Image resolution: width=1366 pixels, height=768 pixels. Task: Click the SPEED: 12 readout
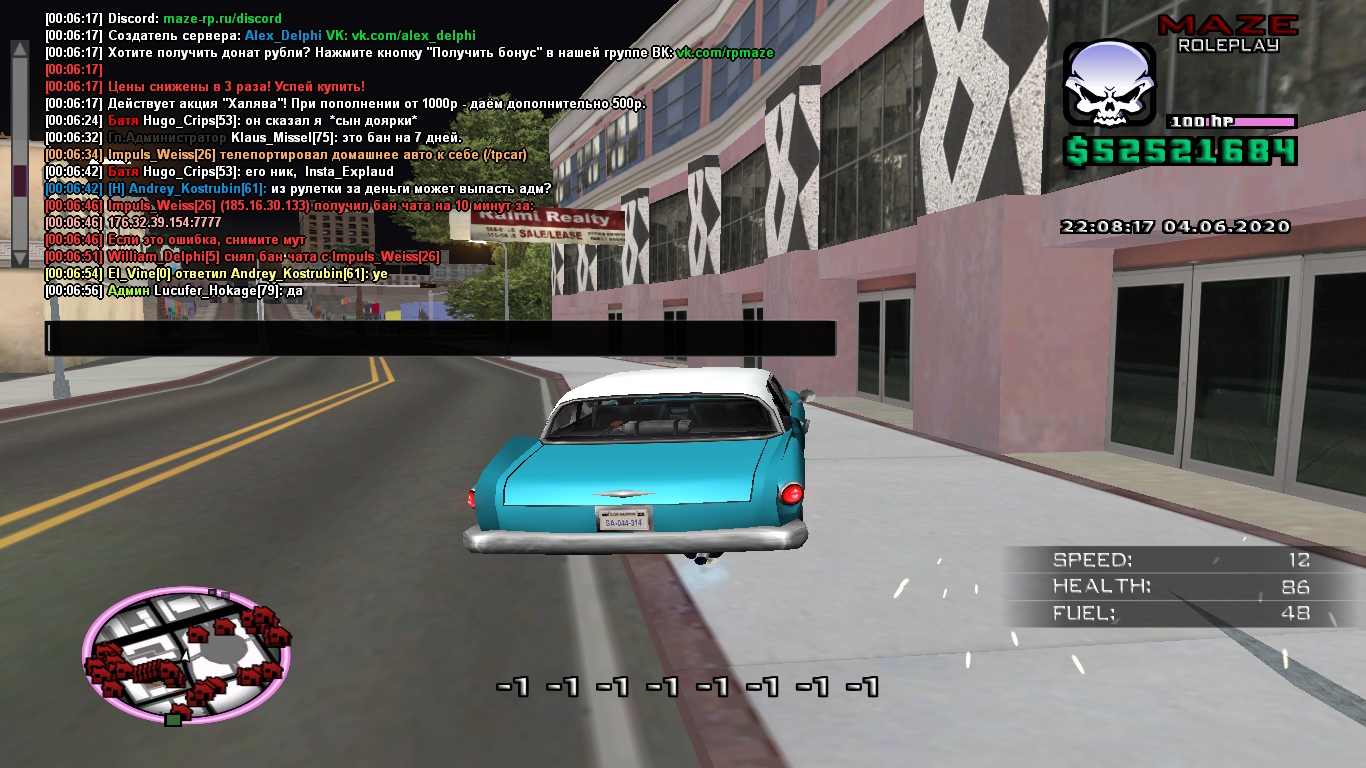[1180, 558]
